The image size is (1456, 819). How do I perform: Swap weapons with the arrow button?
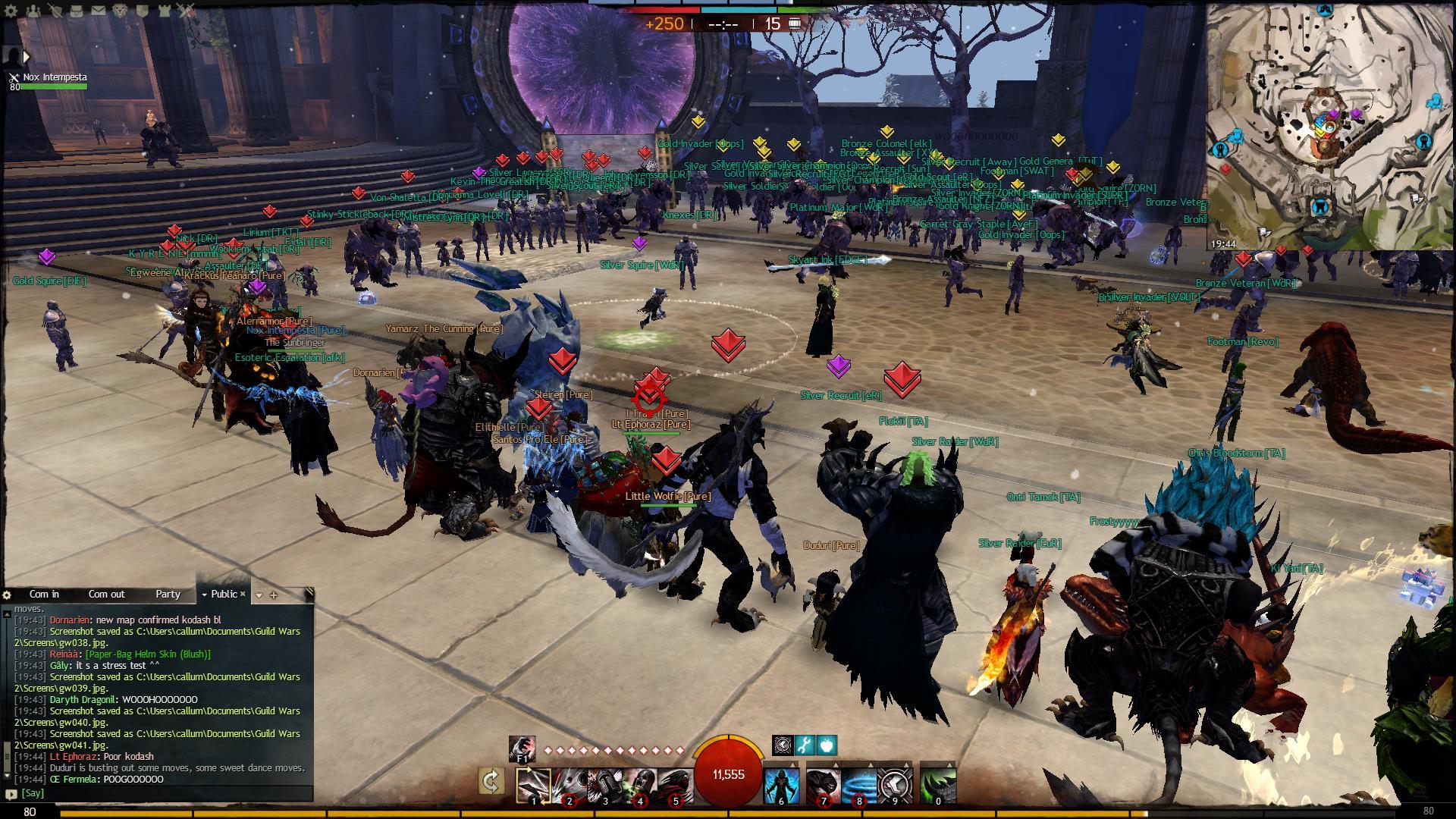[x=491, y=782]
